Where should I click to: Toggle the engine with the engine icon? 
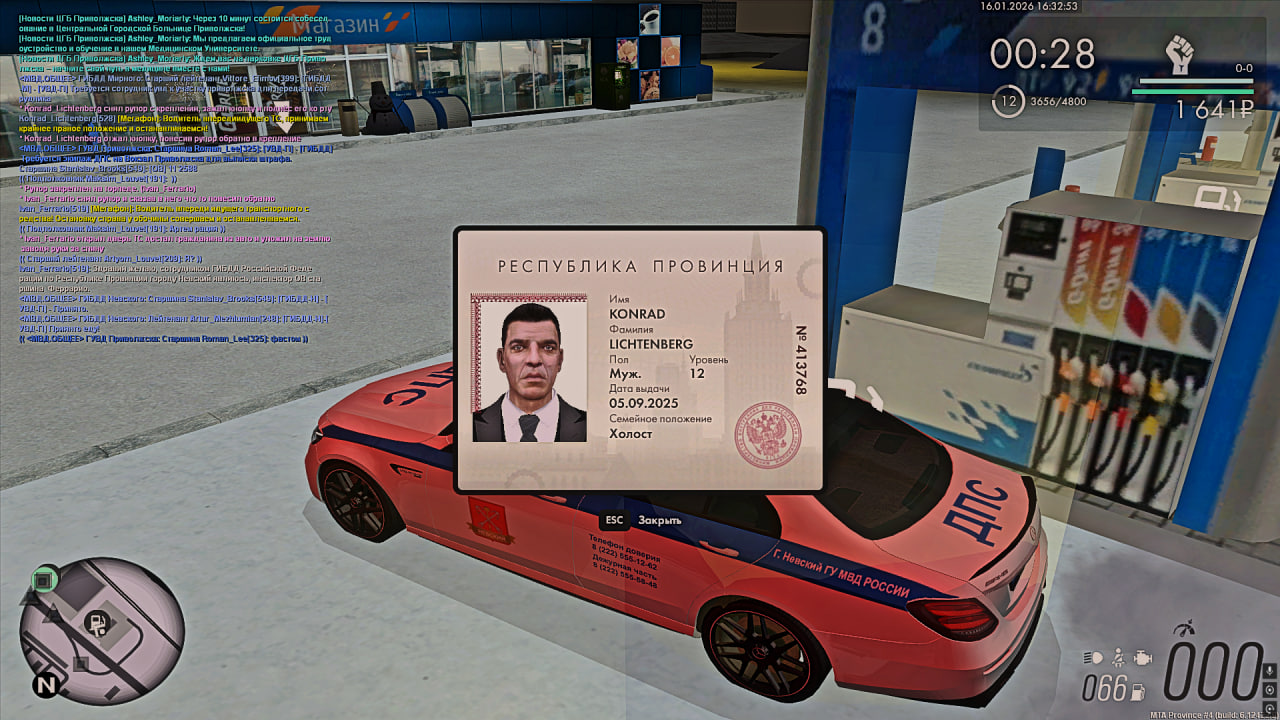click(1143, 657)
